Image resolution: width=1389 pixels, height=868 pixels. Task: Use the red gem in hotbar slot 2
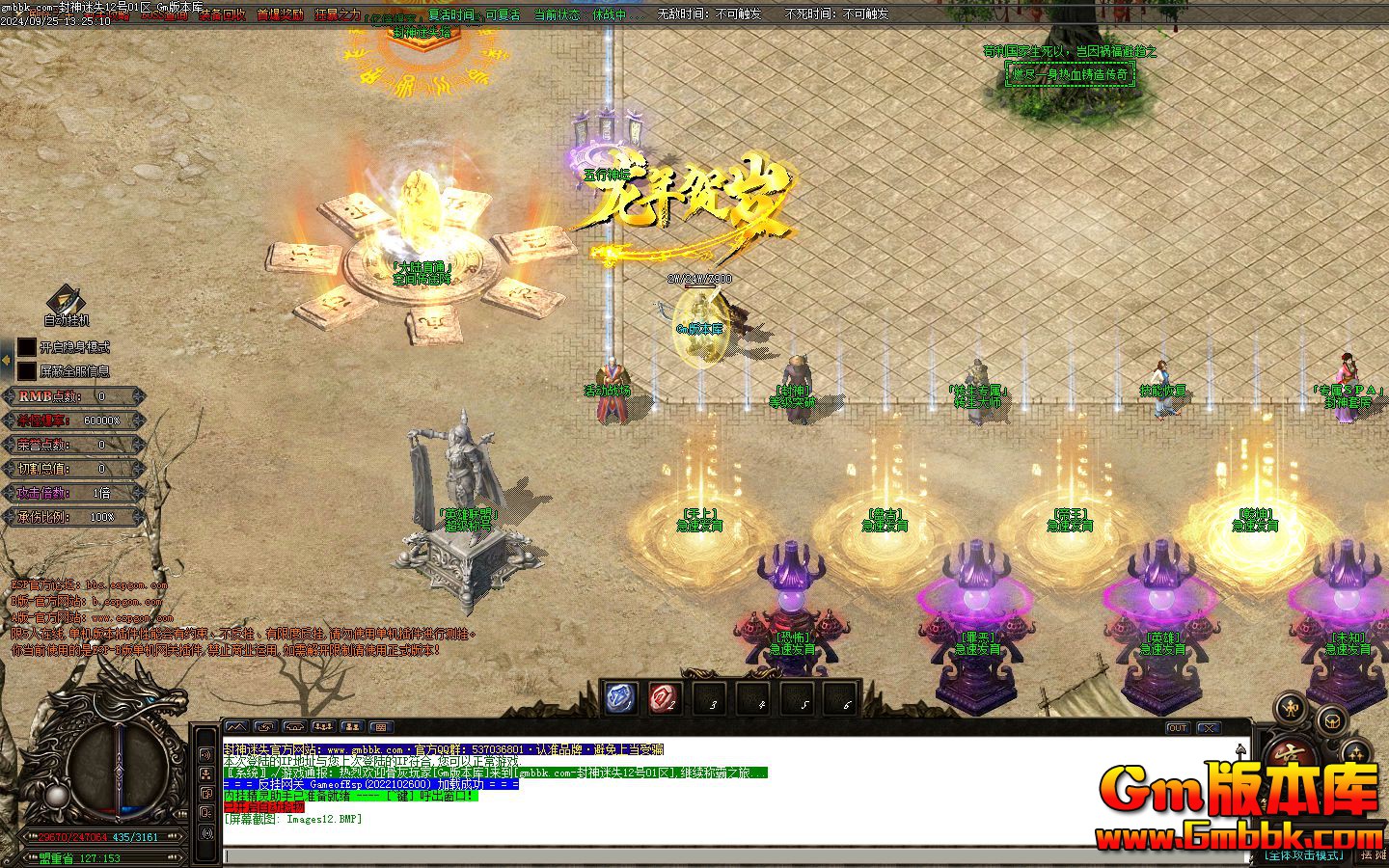pyautogui.click(x=664, y=697)
